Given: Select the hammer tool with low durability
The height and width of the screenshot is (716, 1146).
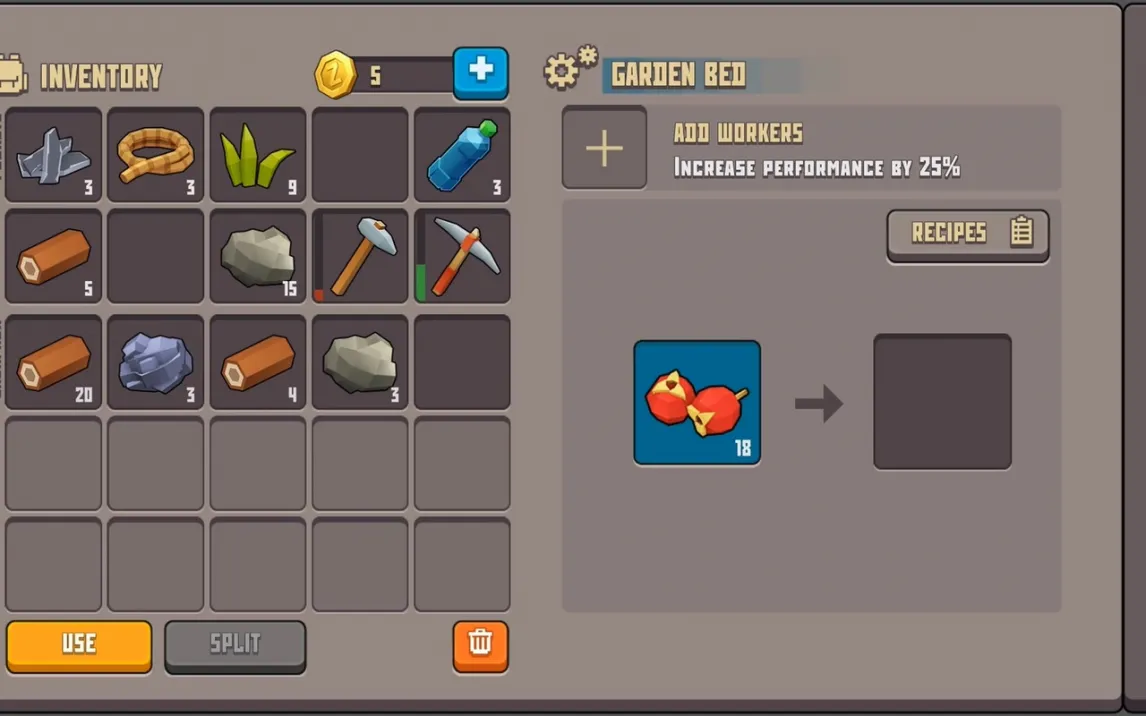Looking at the screenshot, I should 360,256.
